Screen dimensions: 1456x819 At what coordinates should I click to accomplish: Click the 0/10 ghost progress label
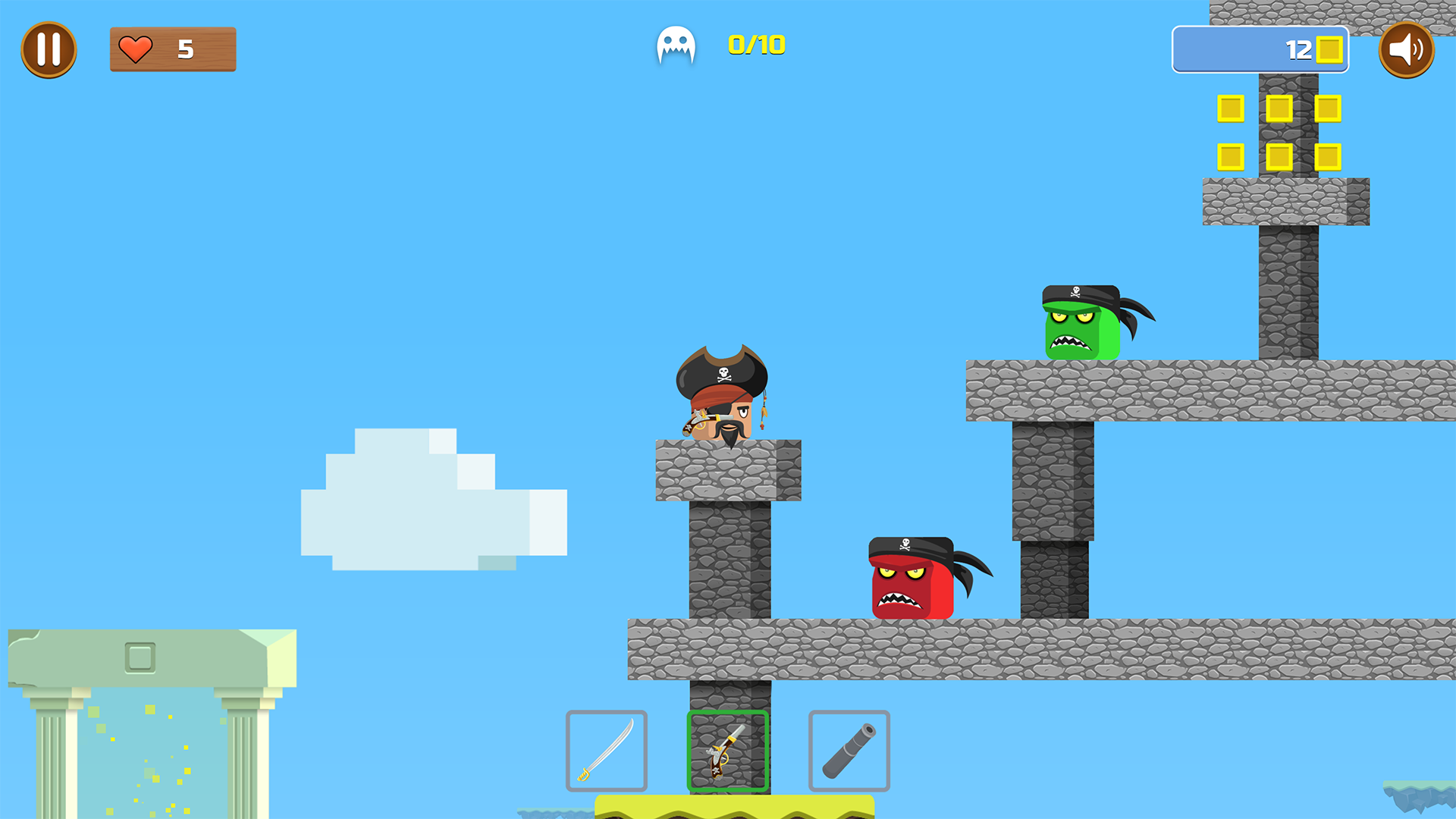coord(756,45)
